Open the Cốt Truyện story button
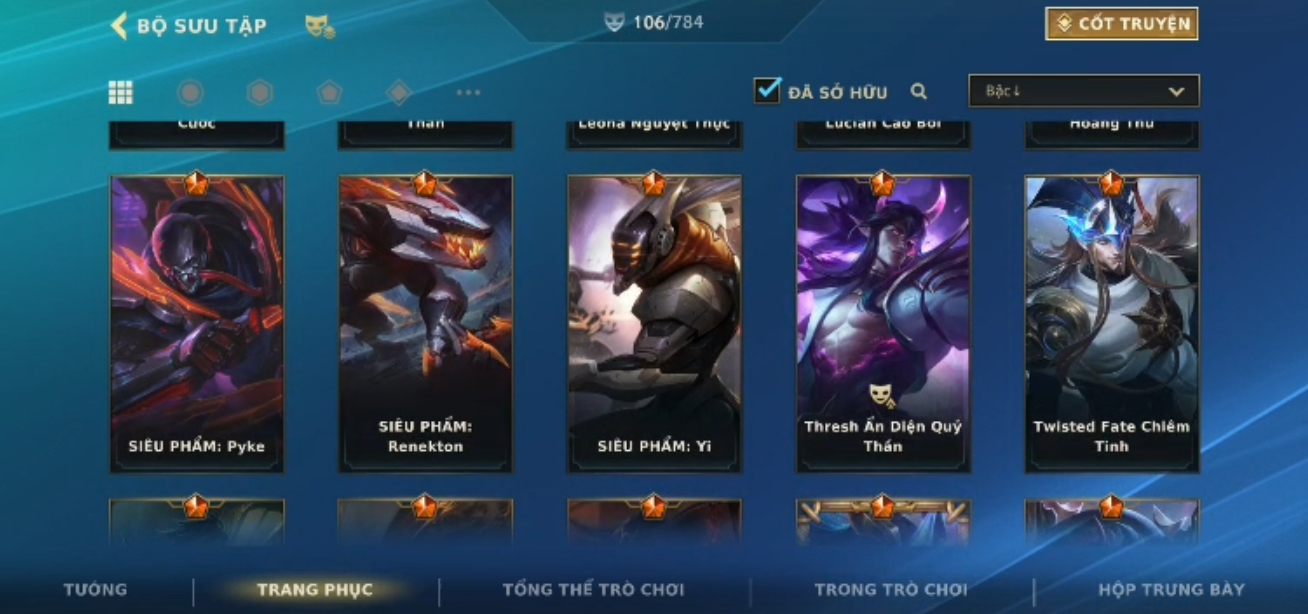 pyautogui.click(x=1121, y=24)
